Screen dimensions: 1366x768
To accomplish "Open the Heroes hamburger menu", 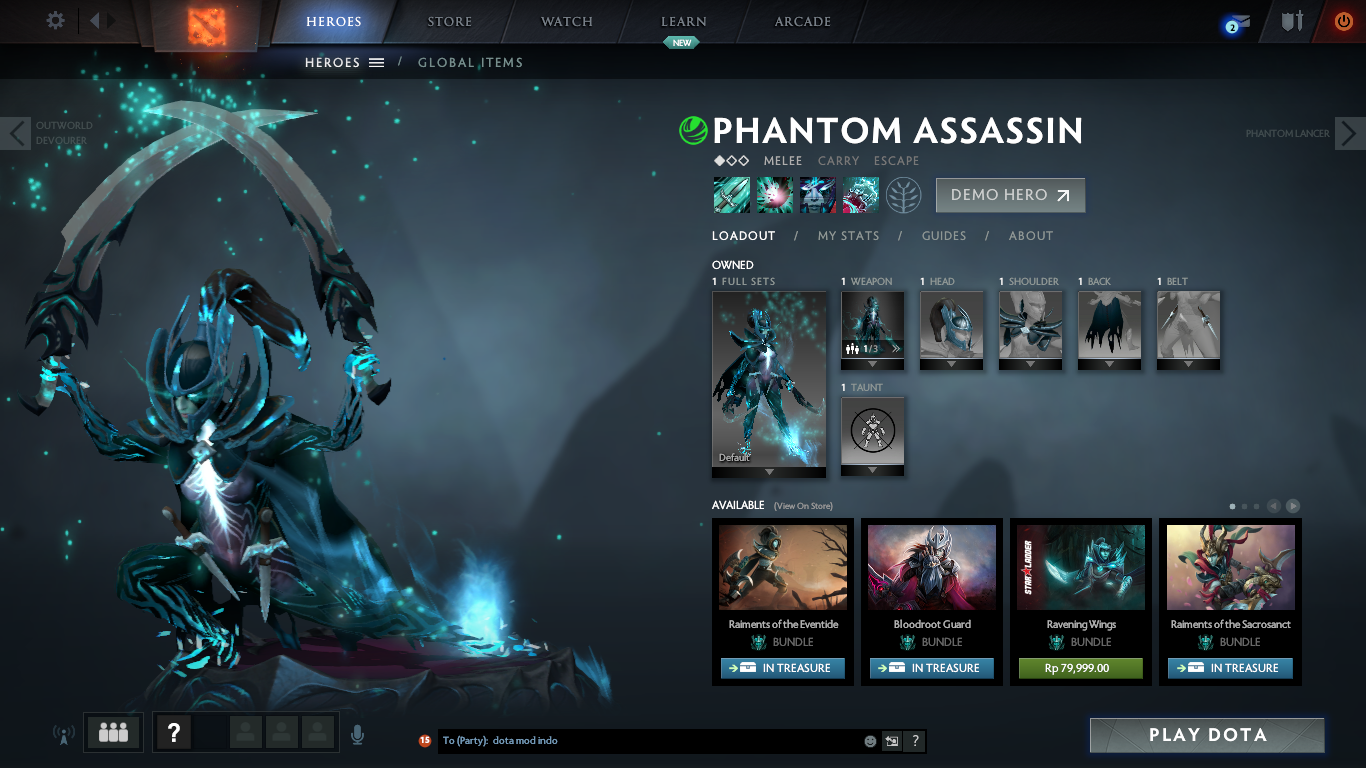I will pos(375,62).
